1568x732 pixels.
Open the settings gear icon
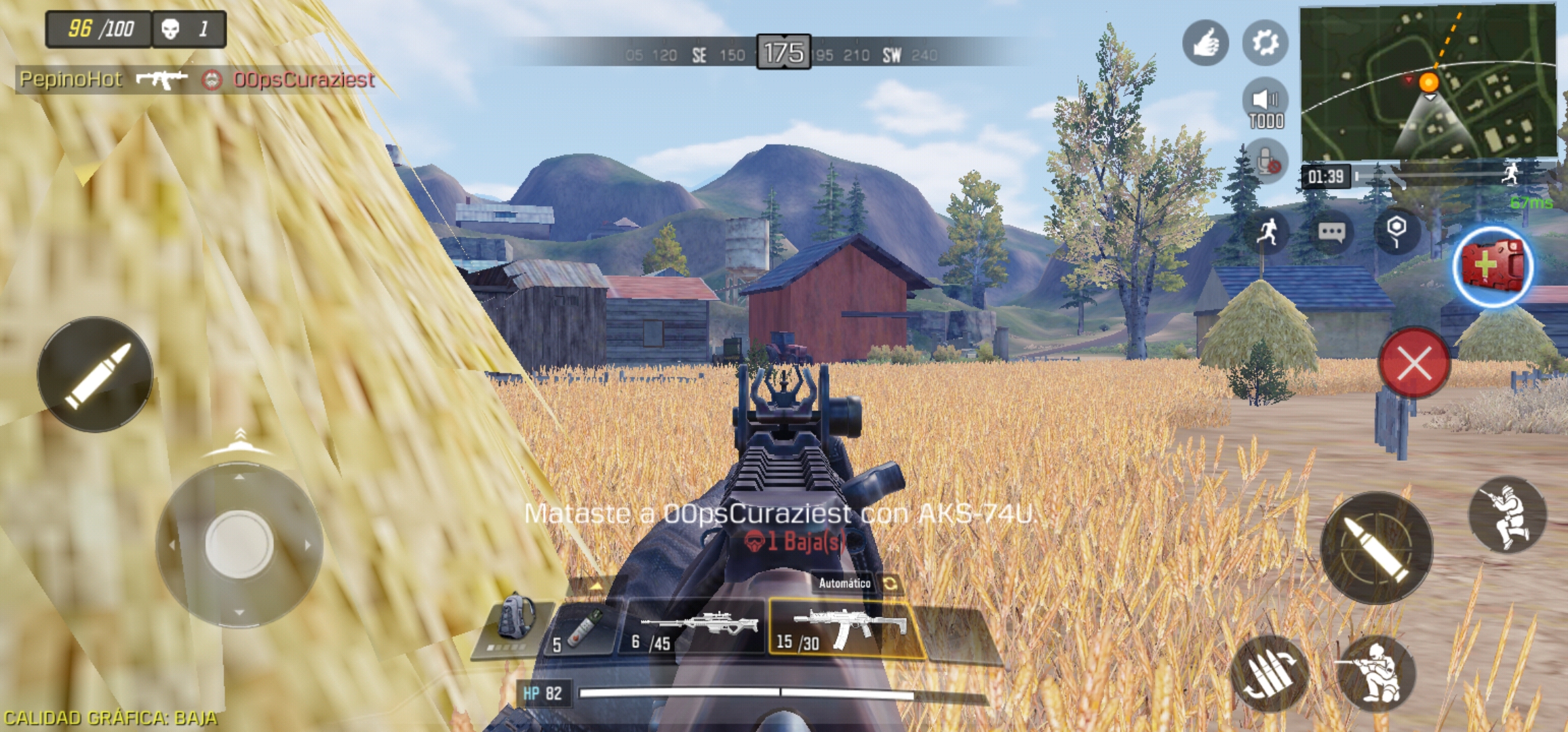pyautogui.click(x=1265, y=43)
